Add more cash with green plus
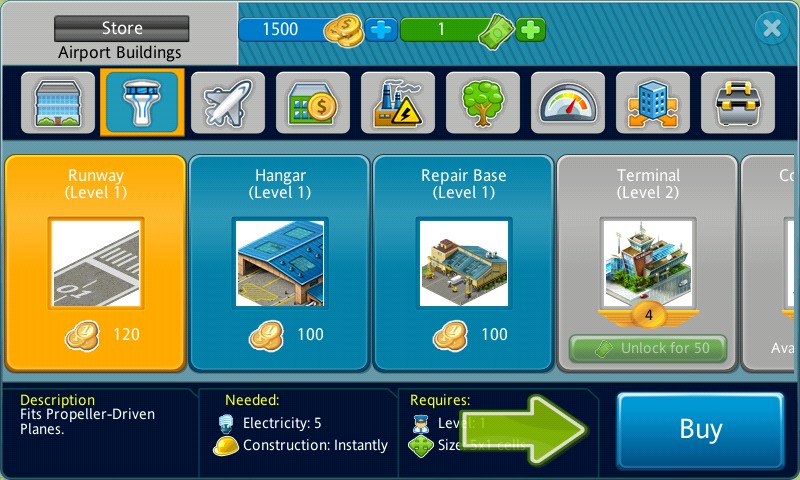 pyautogui.click(x=531, y=30)
